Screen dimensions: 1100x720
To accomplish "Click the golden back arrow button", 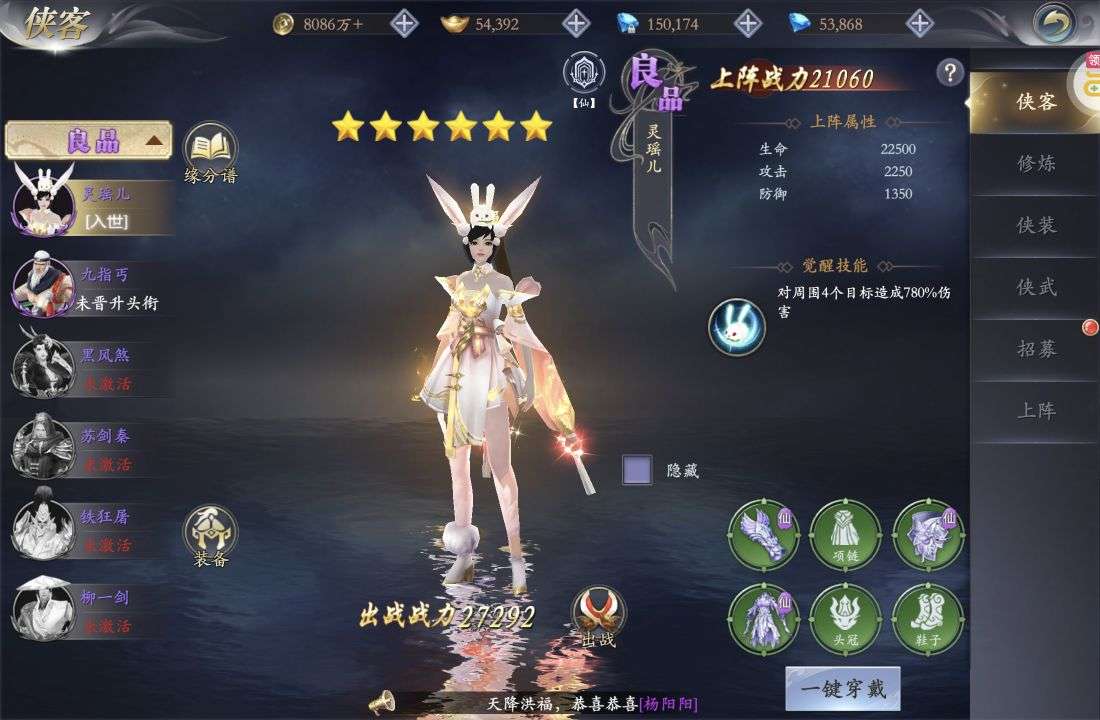I will (1053, 23).
